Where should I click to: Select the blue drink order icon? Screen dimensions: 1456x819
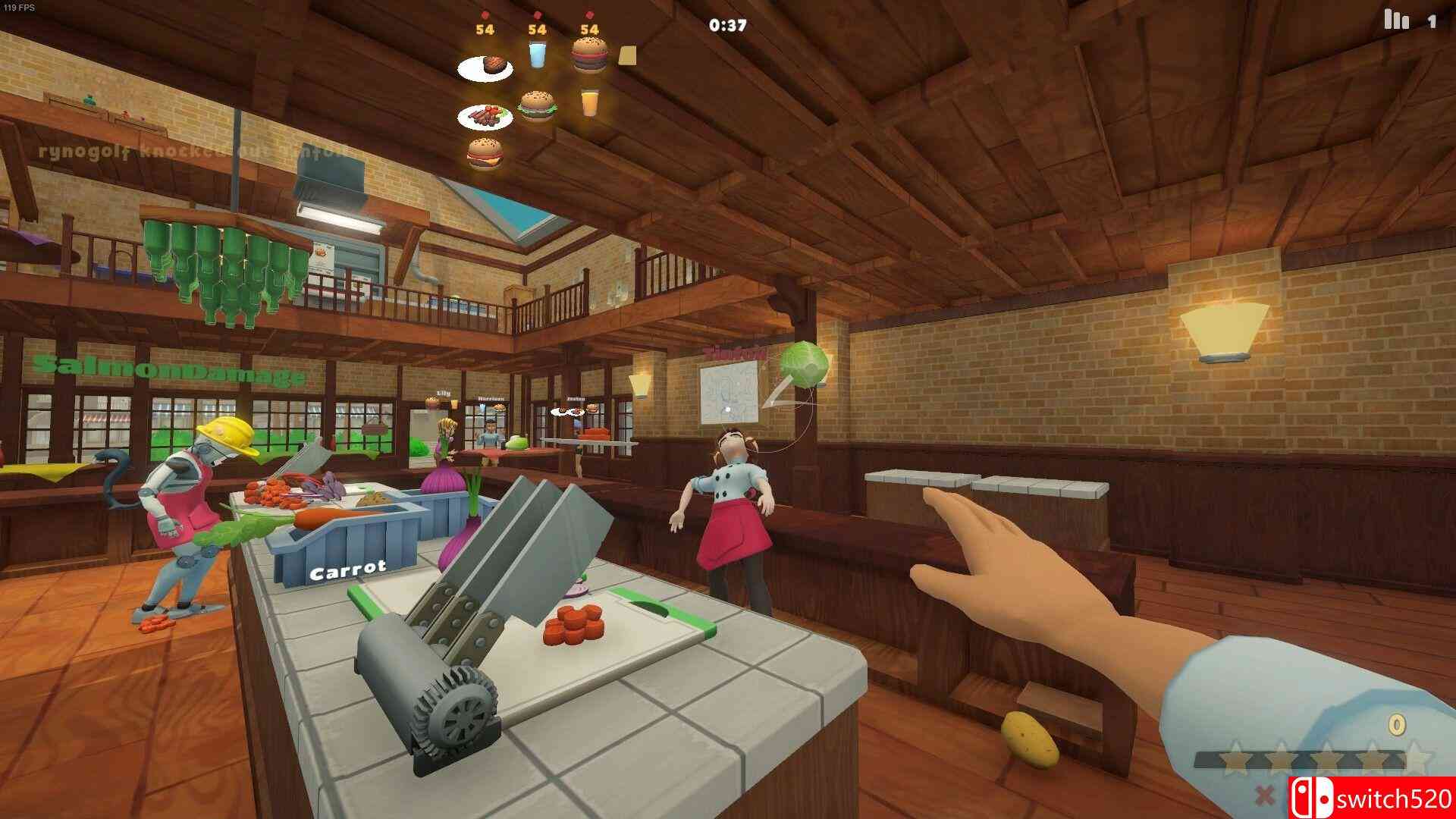pyautogui.click(x=538, y=55)
